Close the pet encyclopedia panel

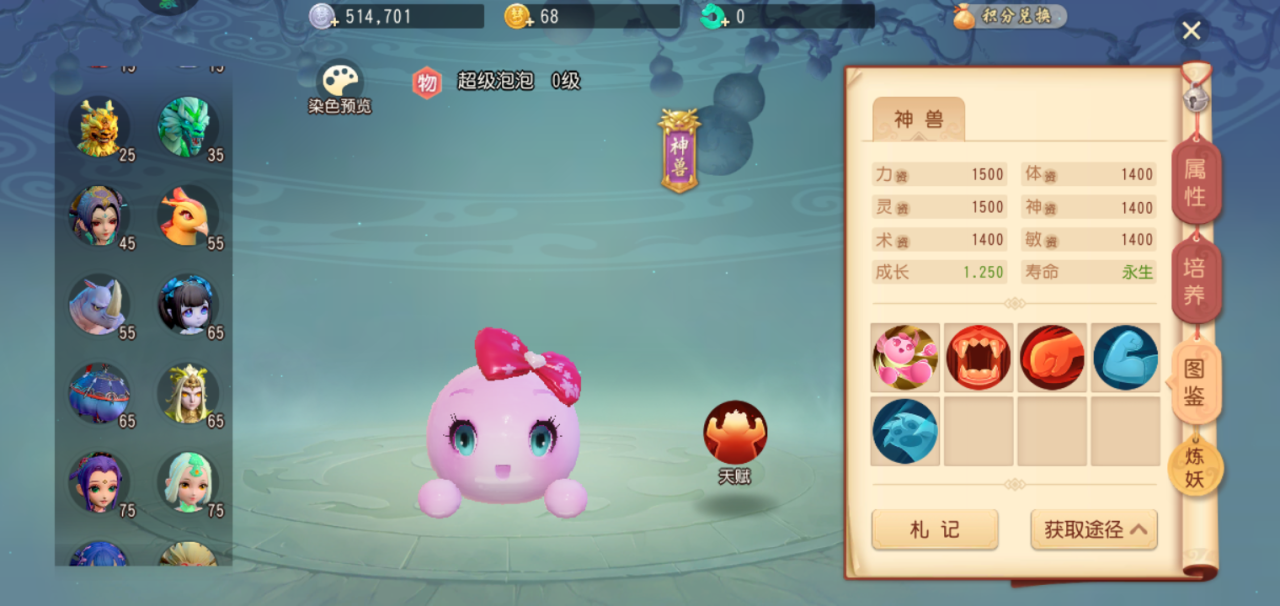1191,31
